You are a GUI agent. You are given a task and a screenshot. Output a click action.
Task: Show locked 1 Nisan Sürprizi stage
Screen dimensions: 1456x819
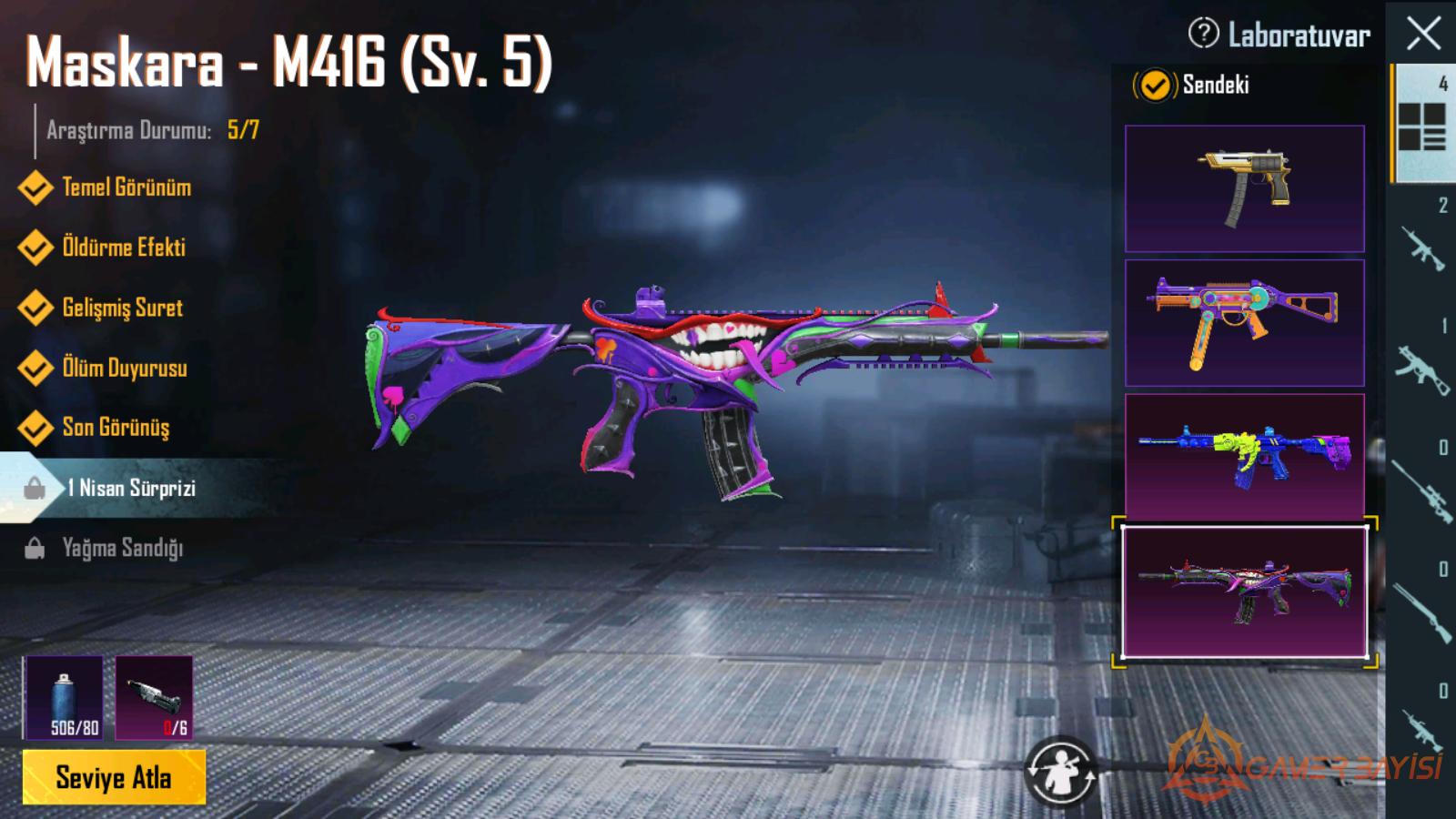pos(130,489)
